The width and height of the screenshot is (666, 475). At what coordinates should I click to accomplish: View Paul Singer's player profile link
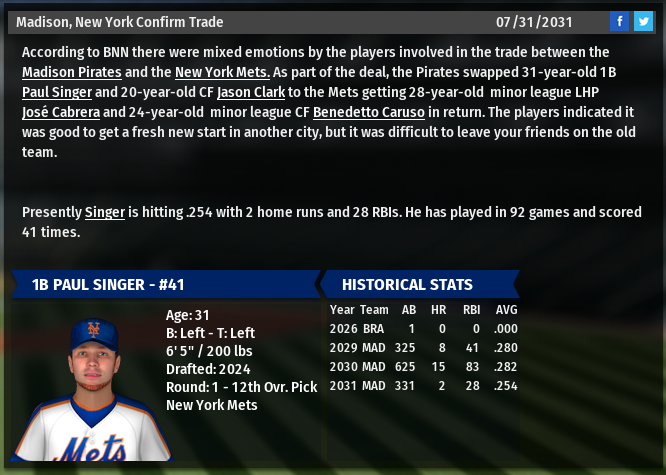click(x=56, y=92)
